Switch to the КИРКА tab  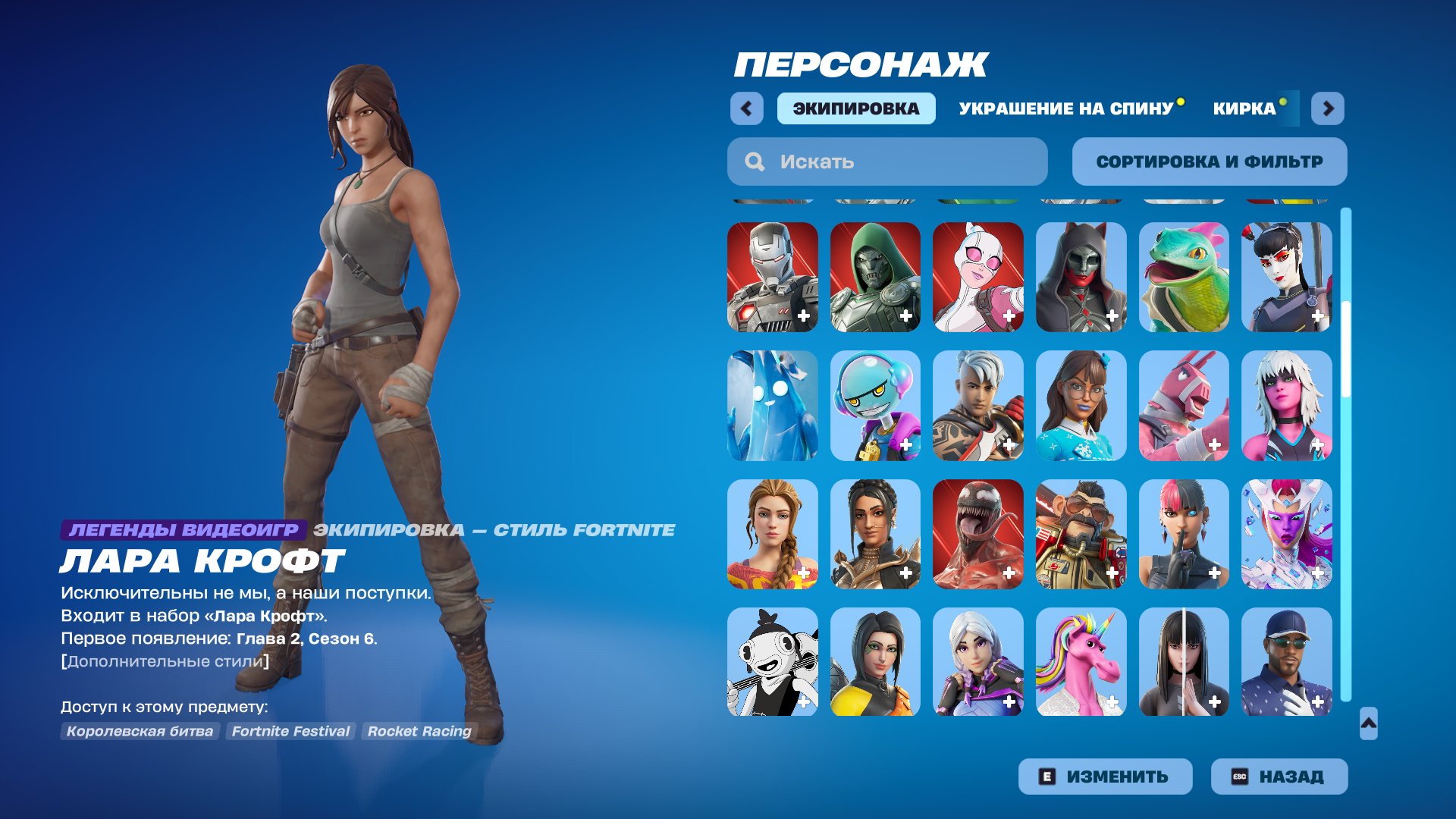point(1241,108)
